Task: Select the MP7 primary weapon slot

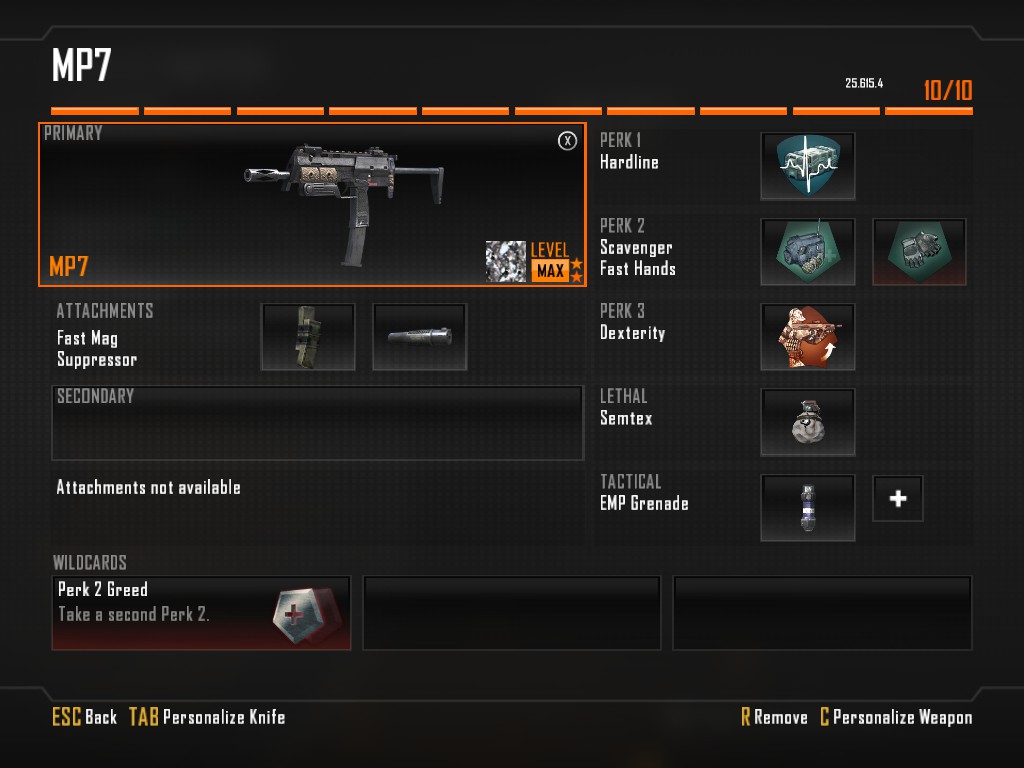Action: (312, 204)
